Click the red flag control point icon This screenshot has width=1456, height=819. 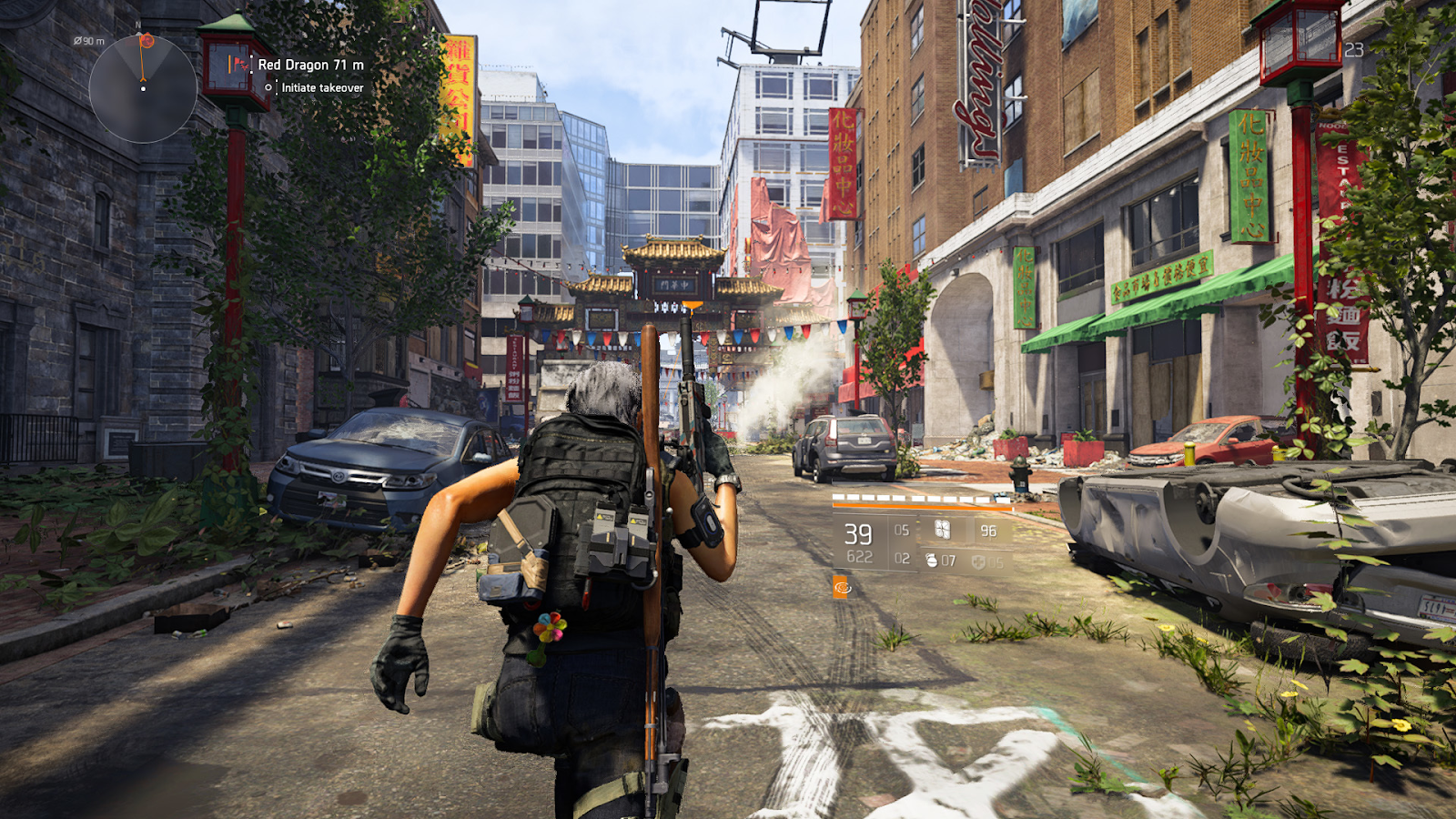[x=238, y=65]
